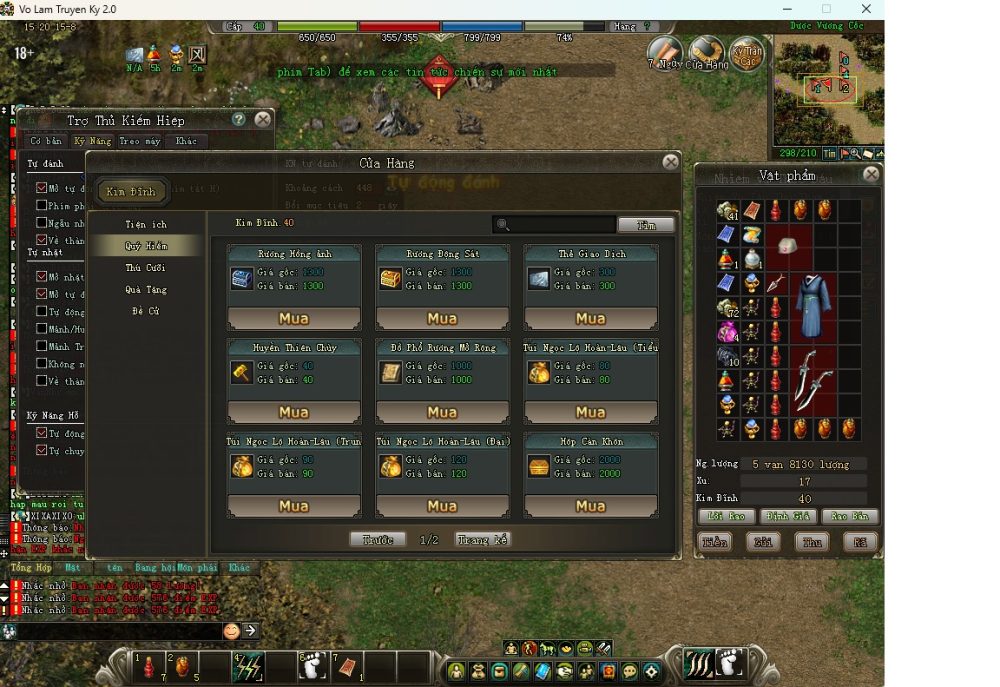Close the game window
The height and width of the screenshot is (687, 1000).
[x=866, y=9]
